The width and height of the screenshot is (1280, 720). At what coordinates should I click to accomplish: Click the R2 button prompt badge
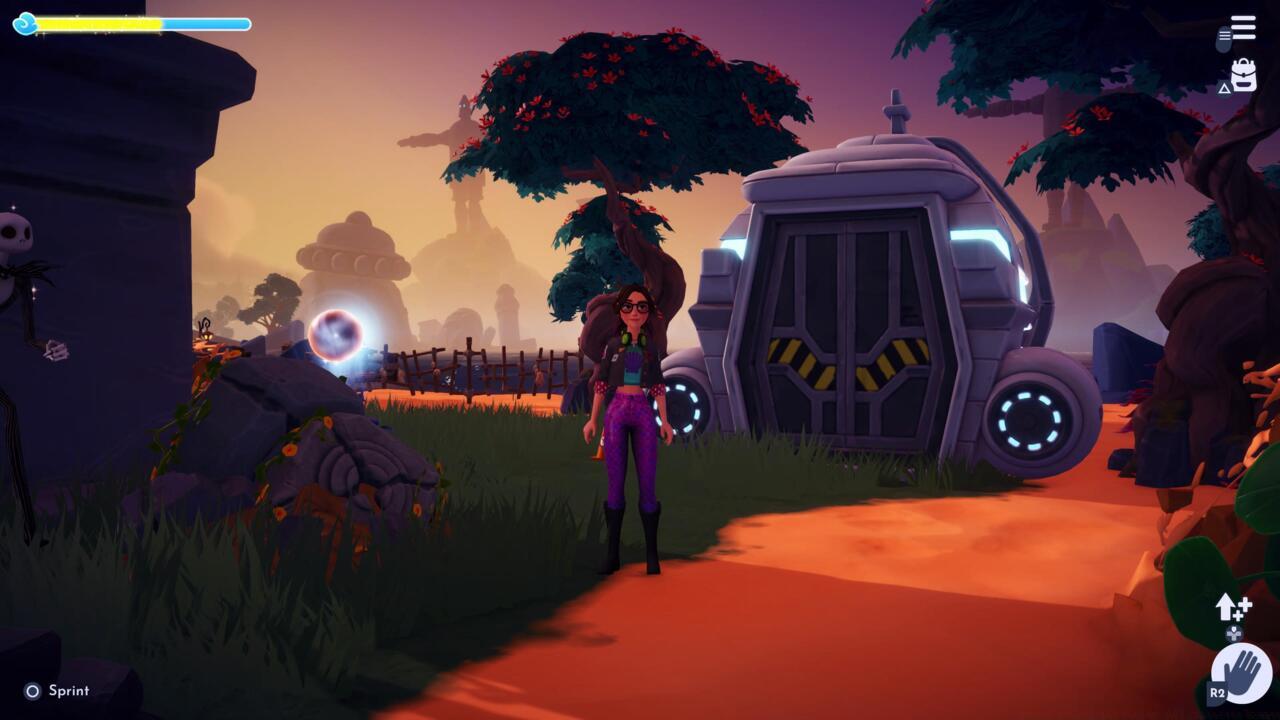tap(1217, 693)
